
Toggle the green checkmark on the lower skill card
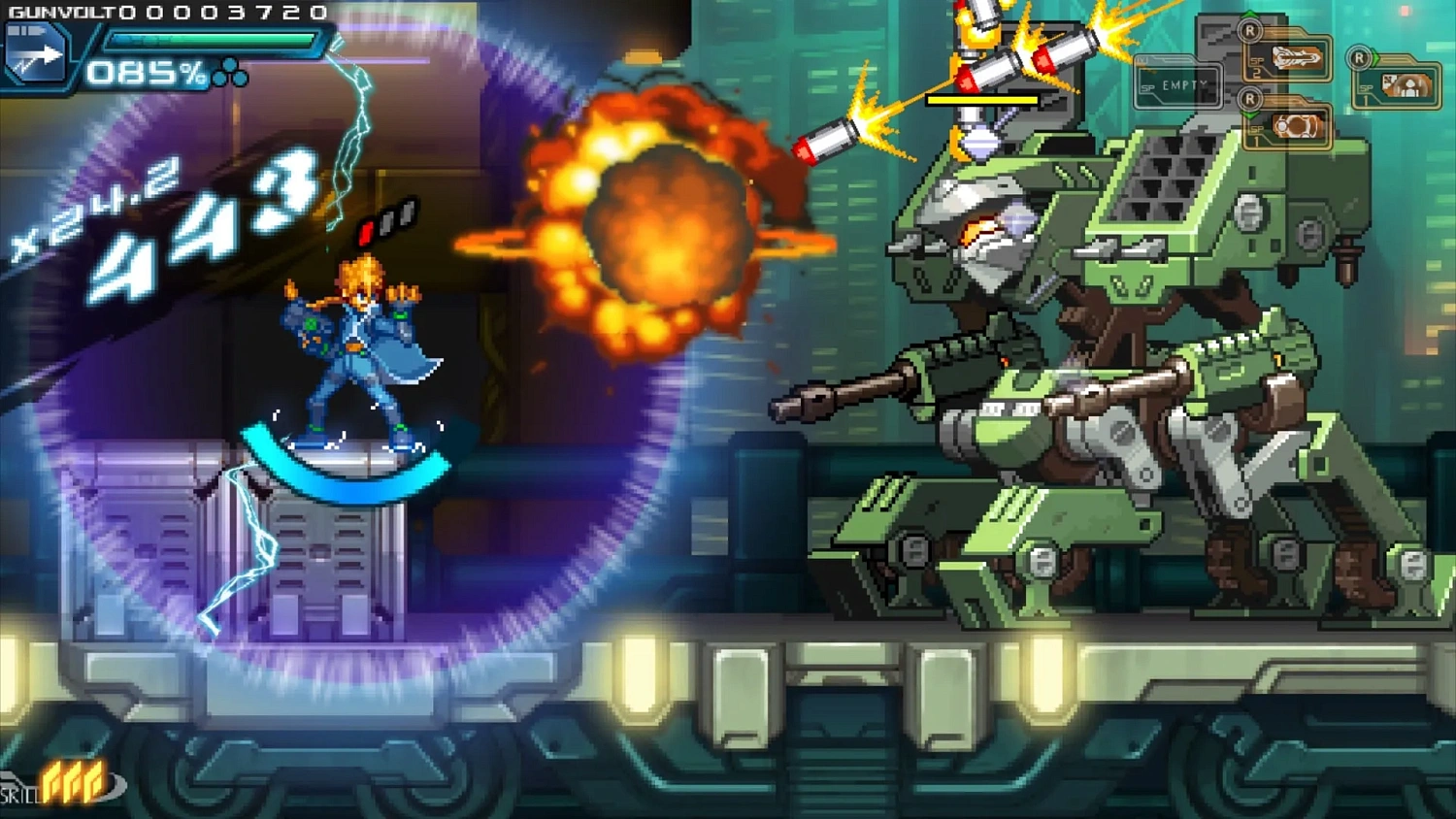1250,115
